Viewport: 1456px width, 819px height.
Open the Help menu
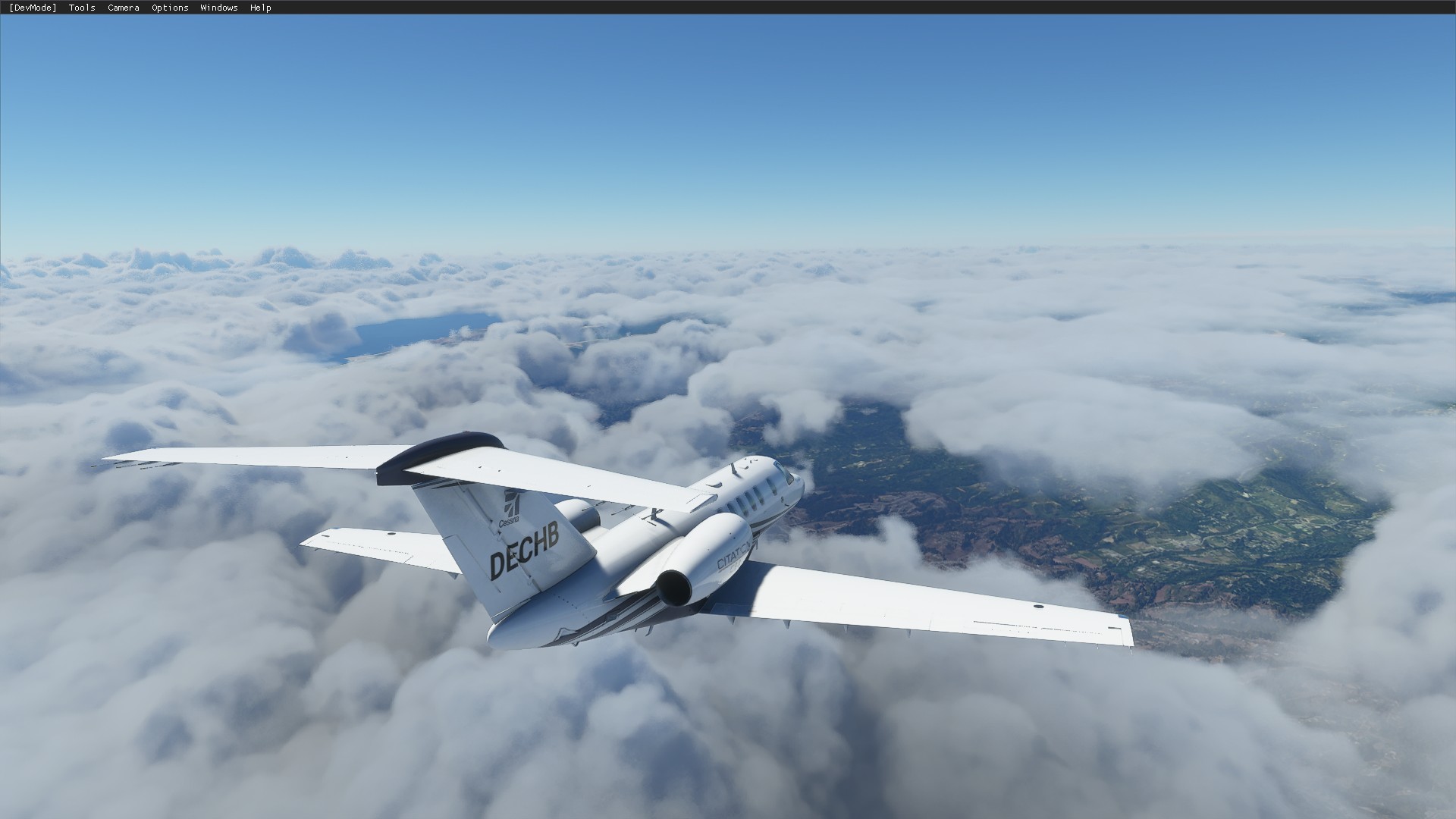[260, 8]
